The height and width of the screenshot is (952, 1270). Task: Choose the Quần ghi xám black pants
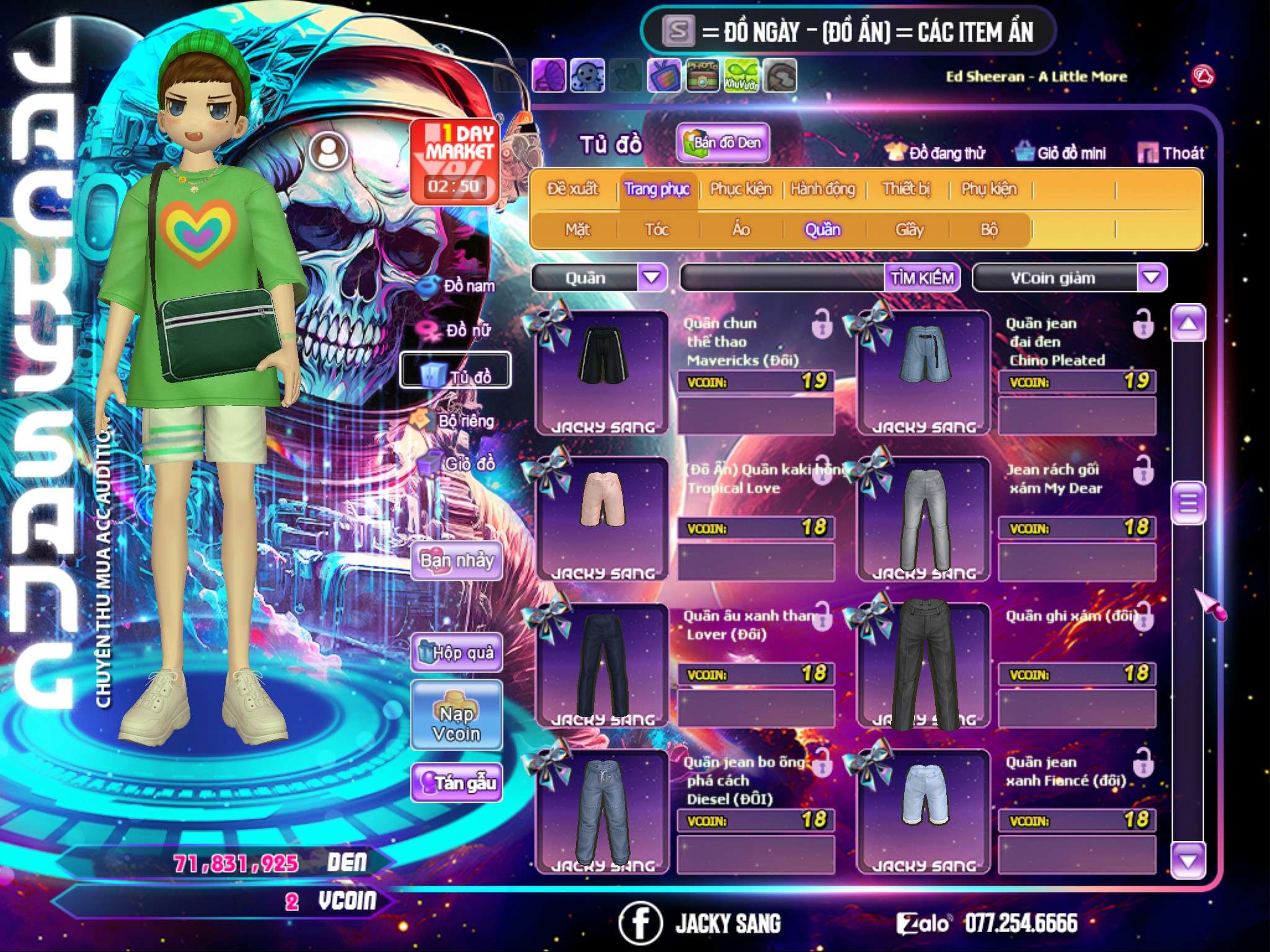pos(923,664)
